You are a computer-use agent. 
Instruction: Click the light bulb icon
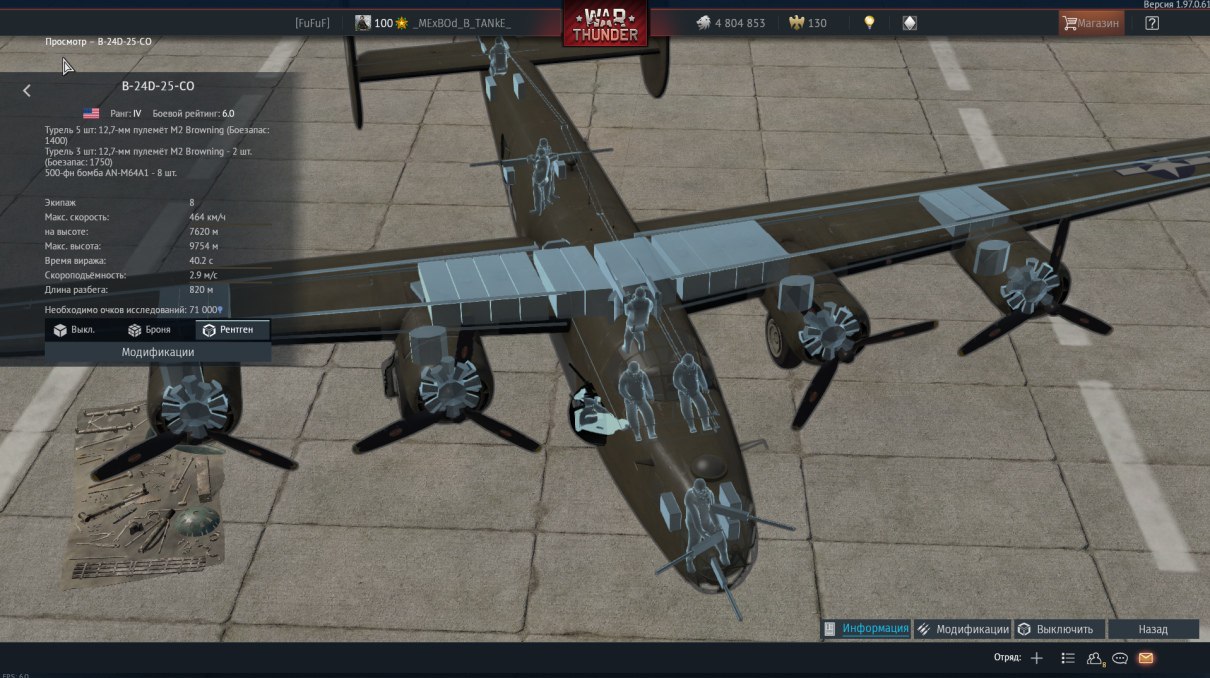coord(870,23)
